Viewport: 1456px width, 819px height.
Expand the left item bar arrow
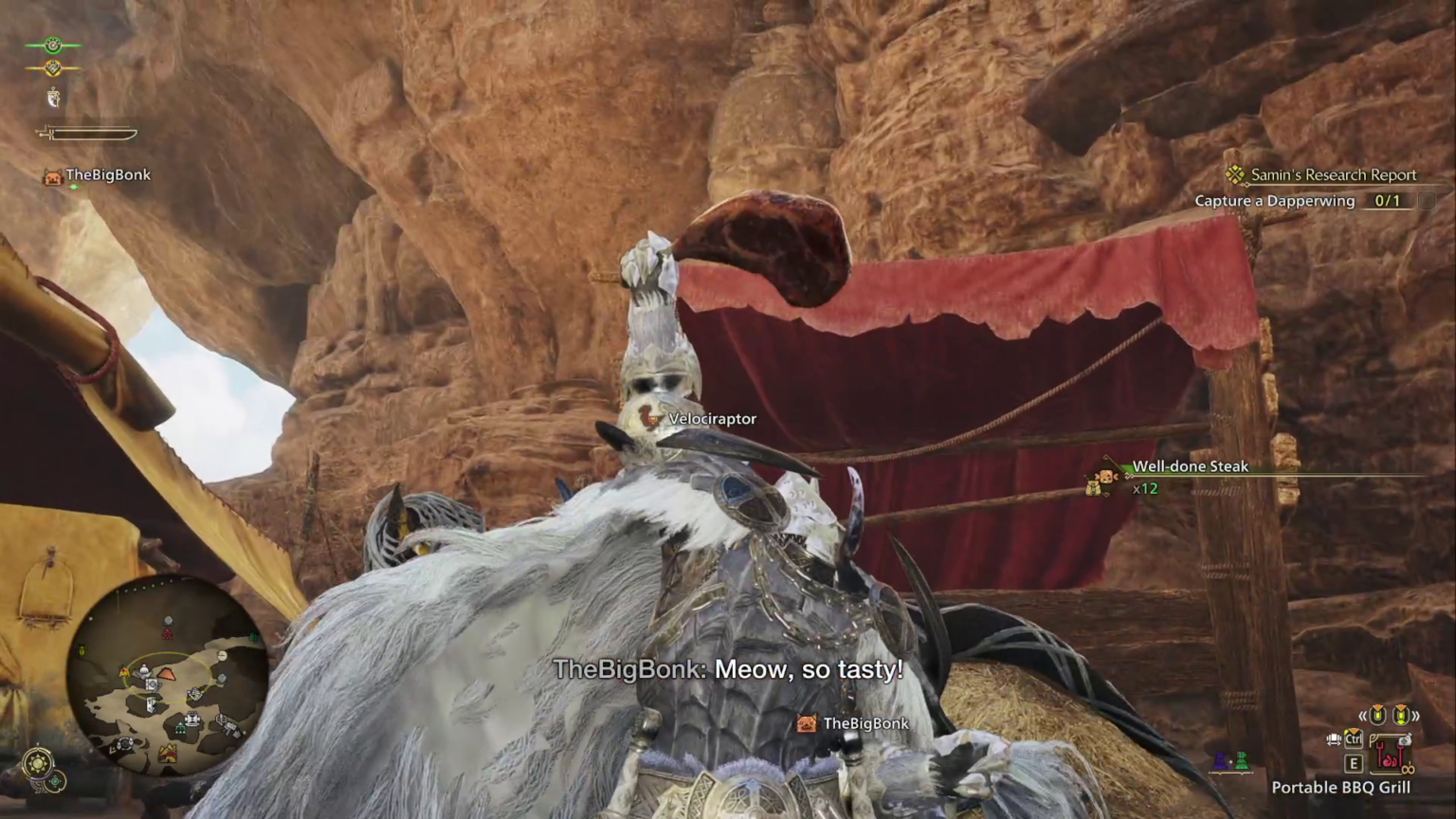click(1363, 714)
